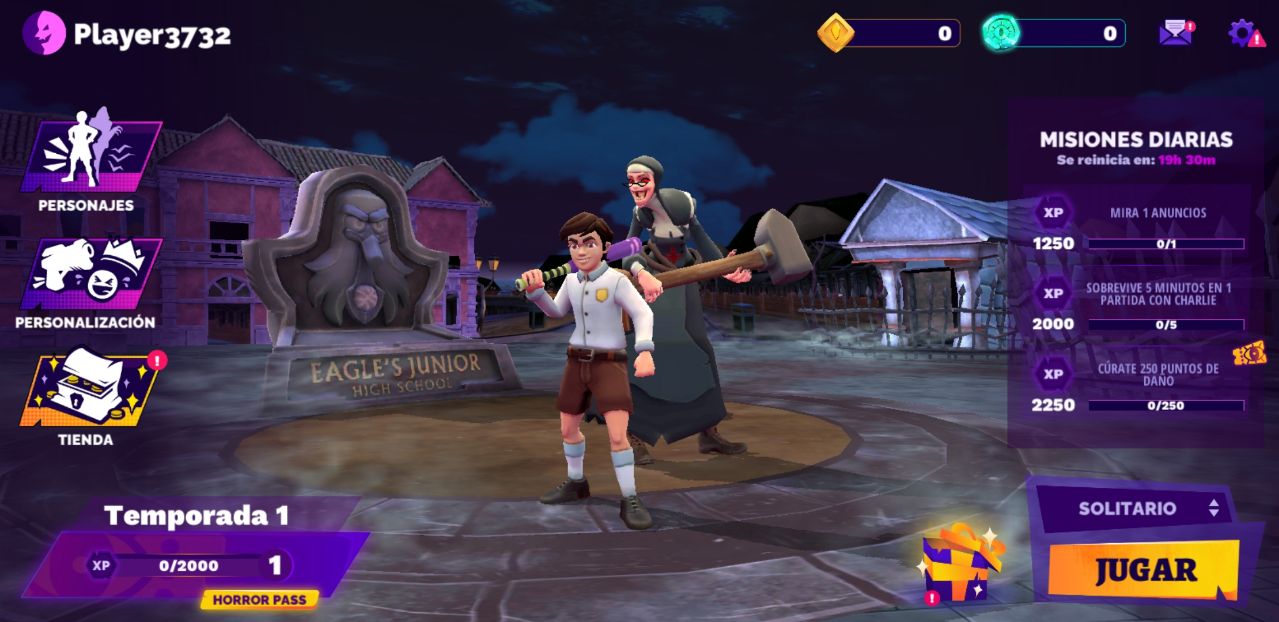1279x622 pixels.
Task: Tap the teal token currency counter
Action: (1054, 33)
